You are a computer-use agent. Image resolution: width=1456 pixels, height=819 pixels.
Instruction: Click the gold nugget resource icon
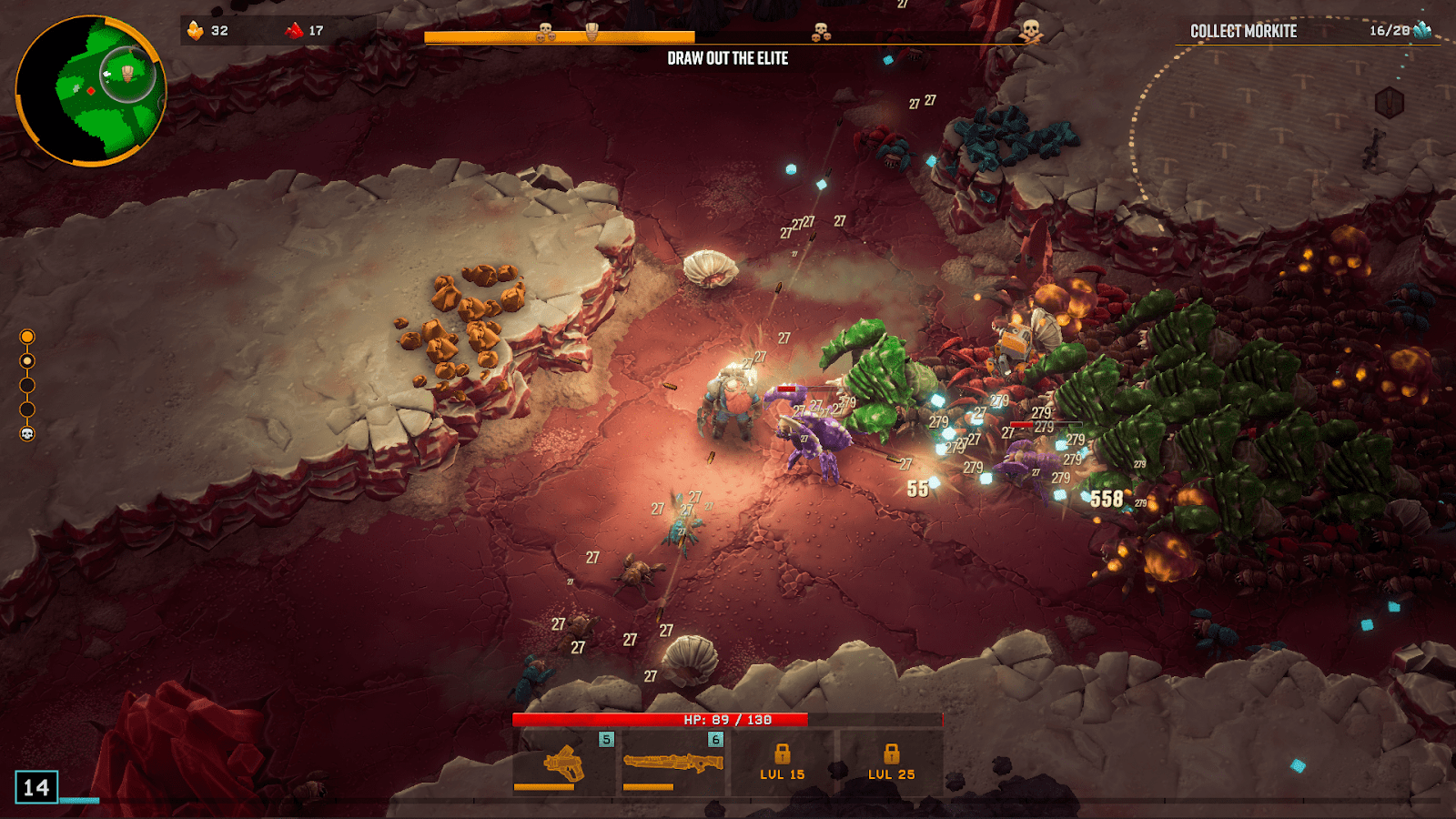pyautogui.click(x=196, y=31)
